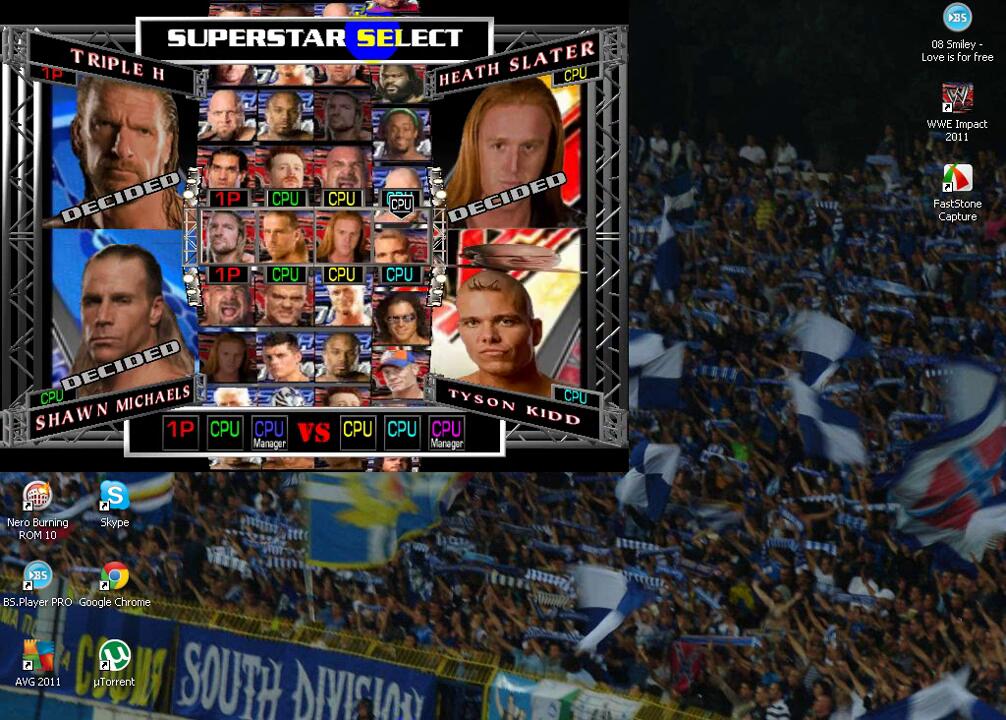The height and width of the screenshot is (720, 1006).
Task: Click the red 1P slot in the versus bar
Action: tap(180, 431)
